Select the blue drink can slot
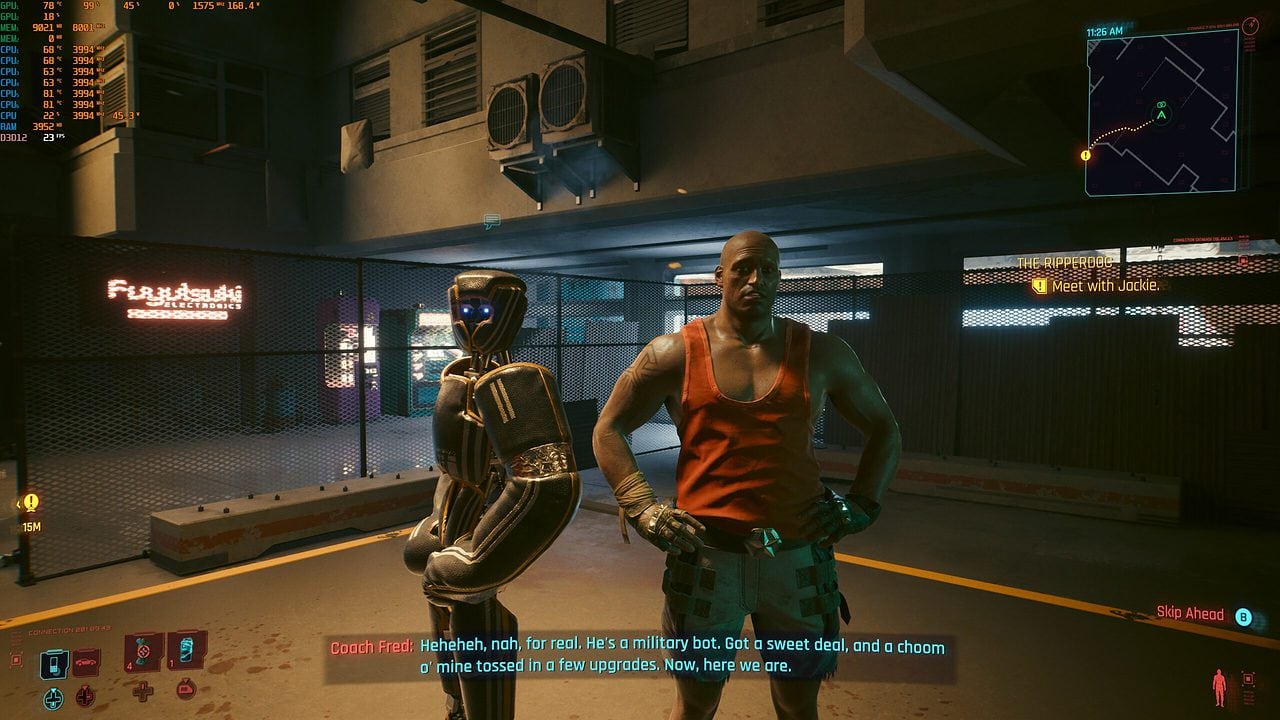1280x720 pixels. click(x=187, y=650)
